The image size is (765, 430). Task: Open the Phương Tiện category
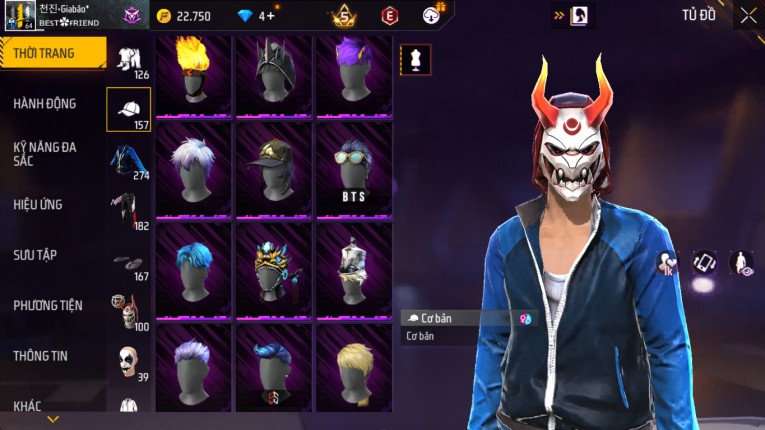tap(48, 305)
